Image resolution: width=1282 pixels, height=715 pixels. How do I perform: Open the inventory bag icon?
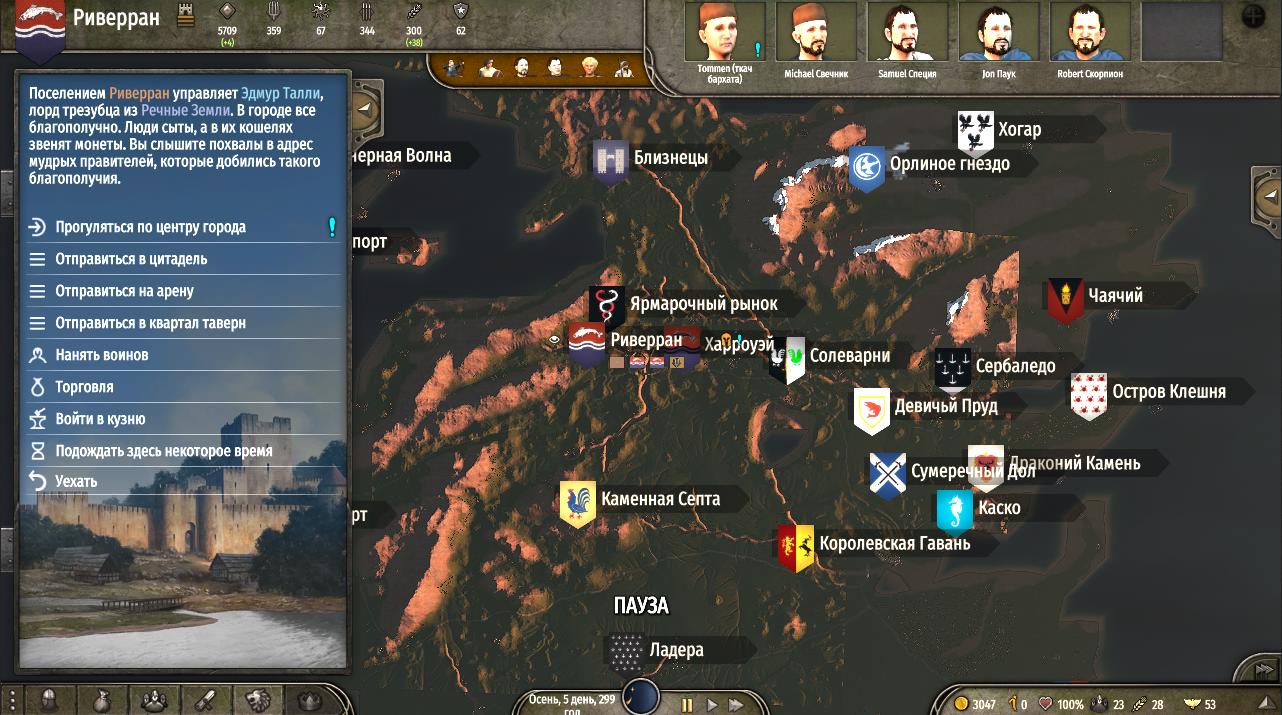coord(101,701)
